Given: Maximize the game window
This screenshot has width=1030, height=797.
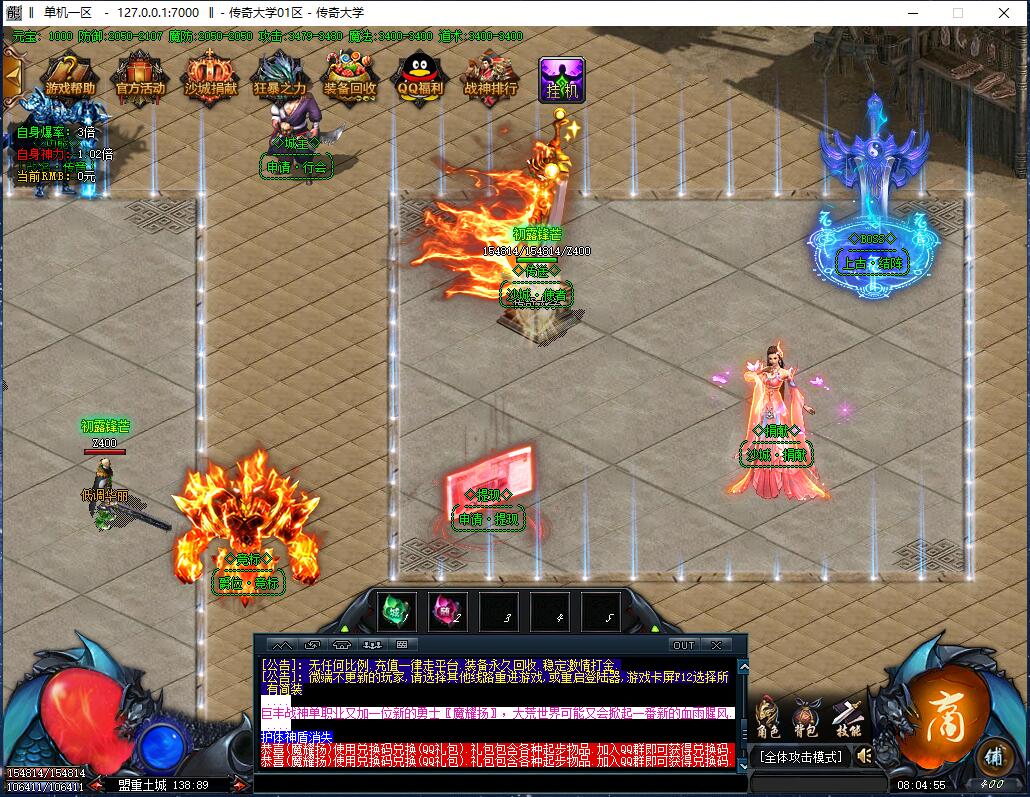Looking at the screenshot, I should (957, 13).
